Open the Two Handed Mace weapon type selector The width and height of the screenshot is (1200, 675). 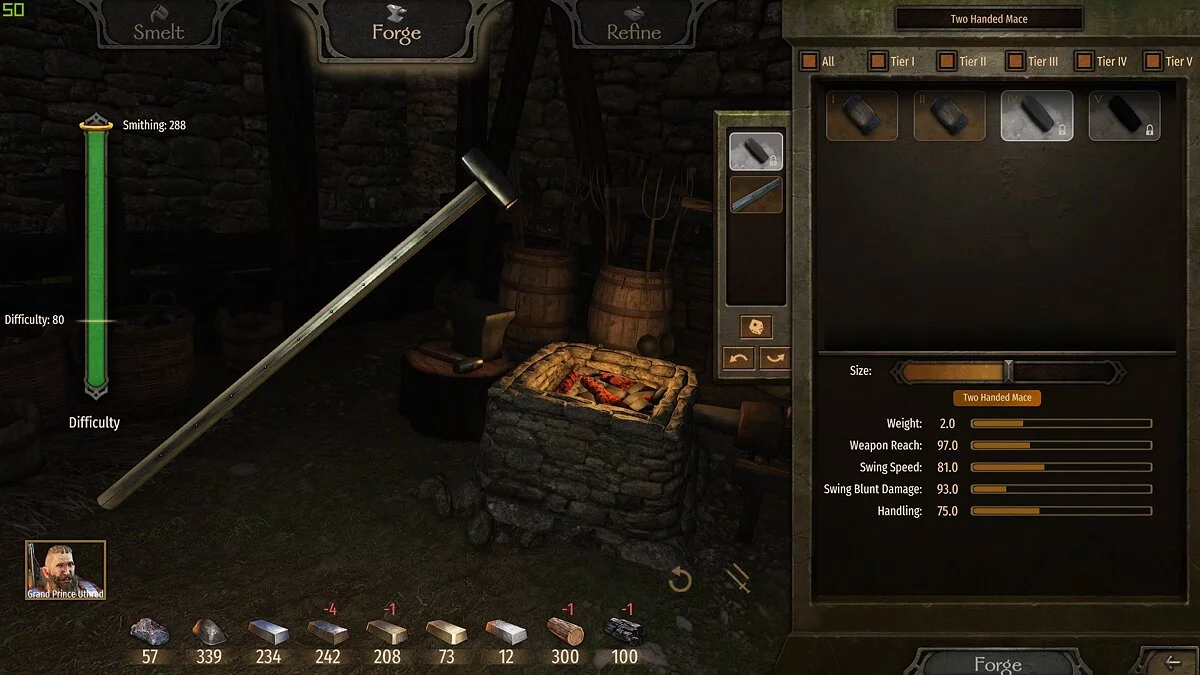click(x=988, y=19)
